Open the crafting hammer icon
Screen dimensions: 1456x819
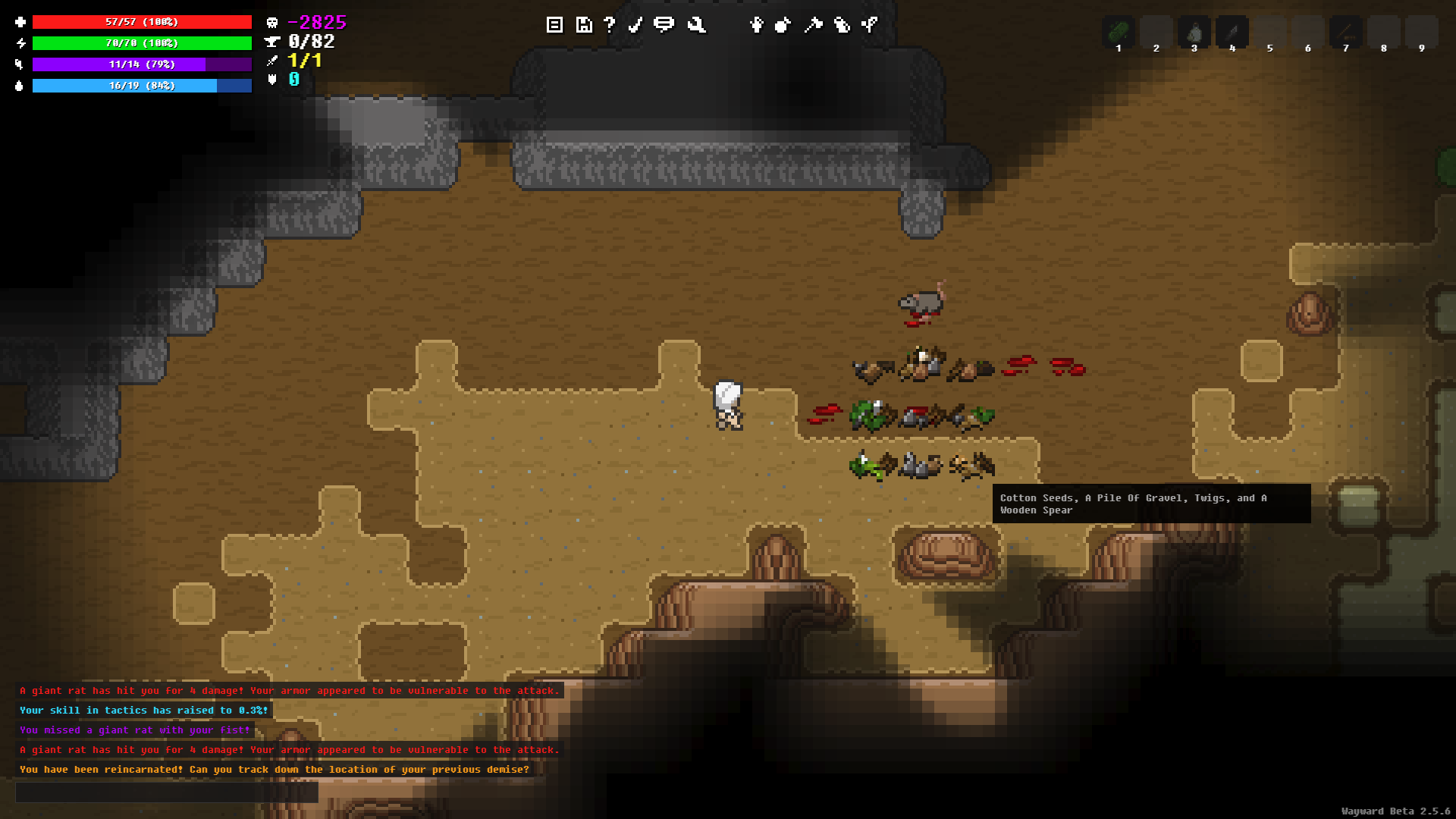point(813,25)
